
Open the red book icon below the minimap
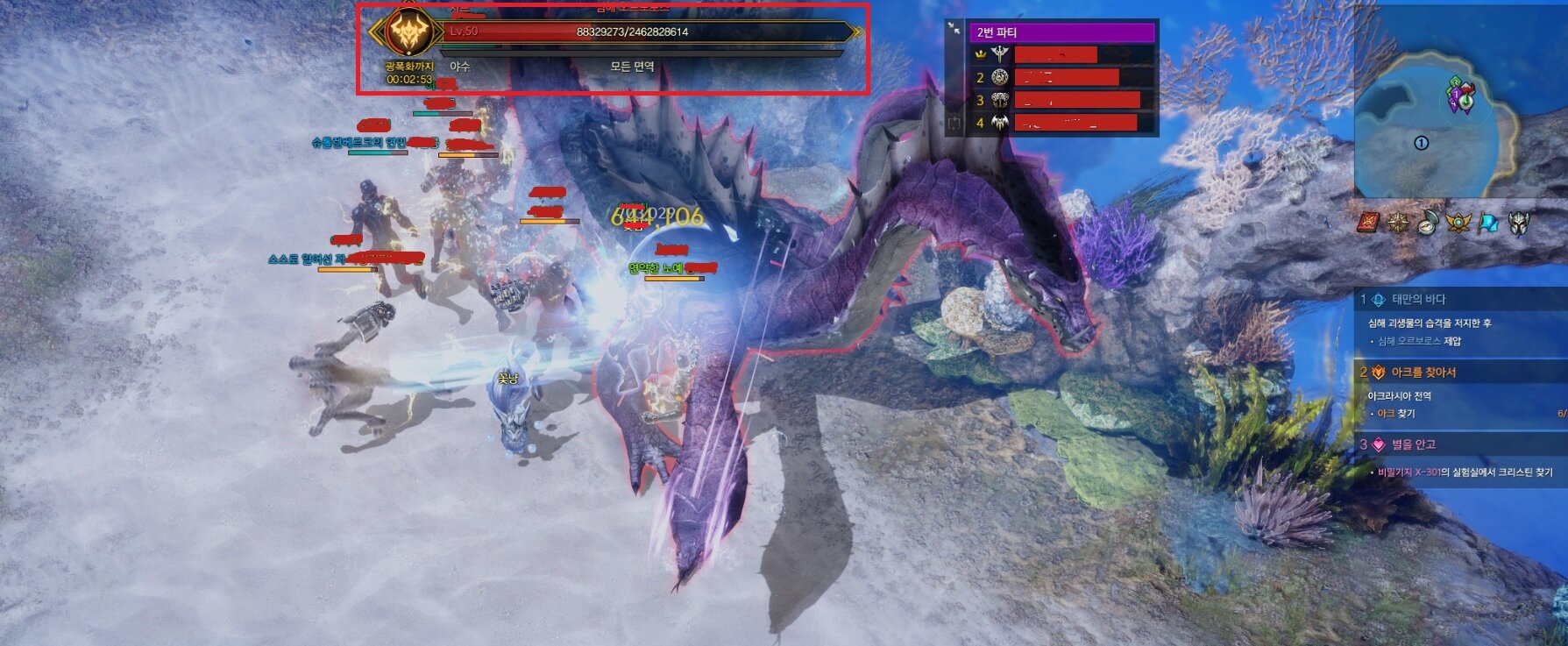pos(1369,223)
